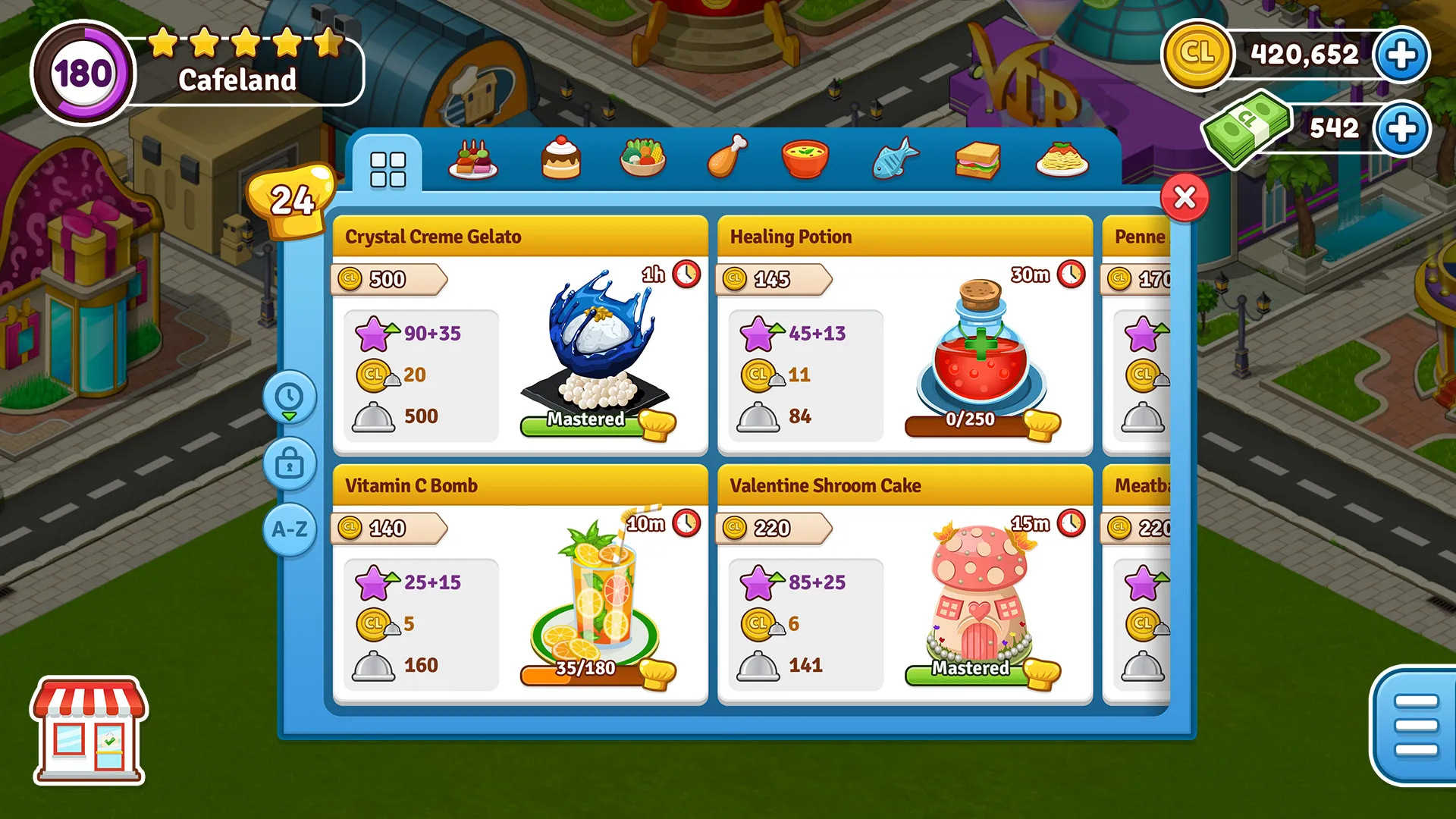Buy more coins with the plus button
This screenshot has width=1456, height=819.
1402,54
